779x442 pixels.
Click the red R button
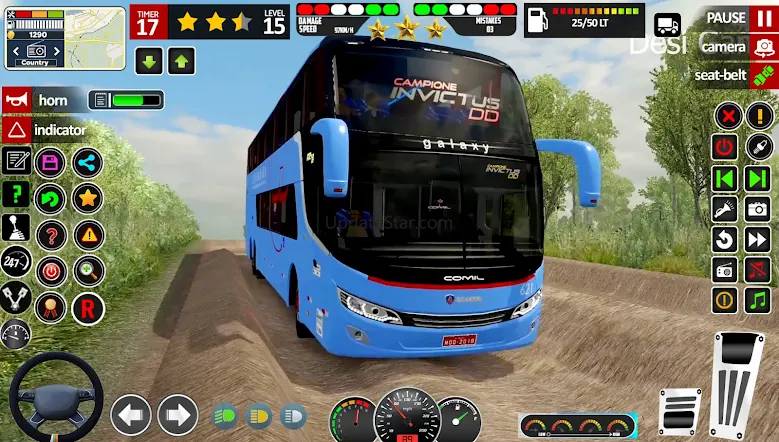[x=87, y=306]
